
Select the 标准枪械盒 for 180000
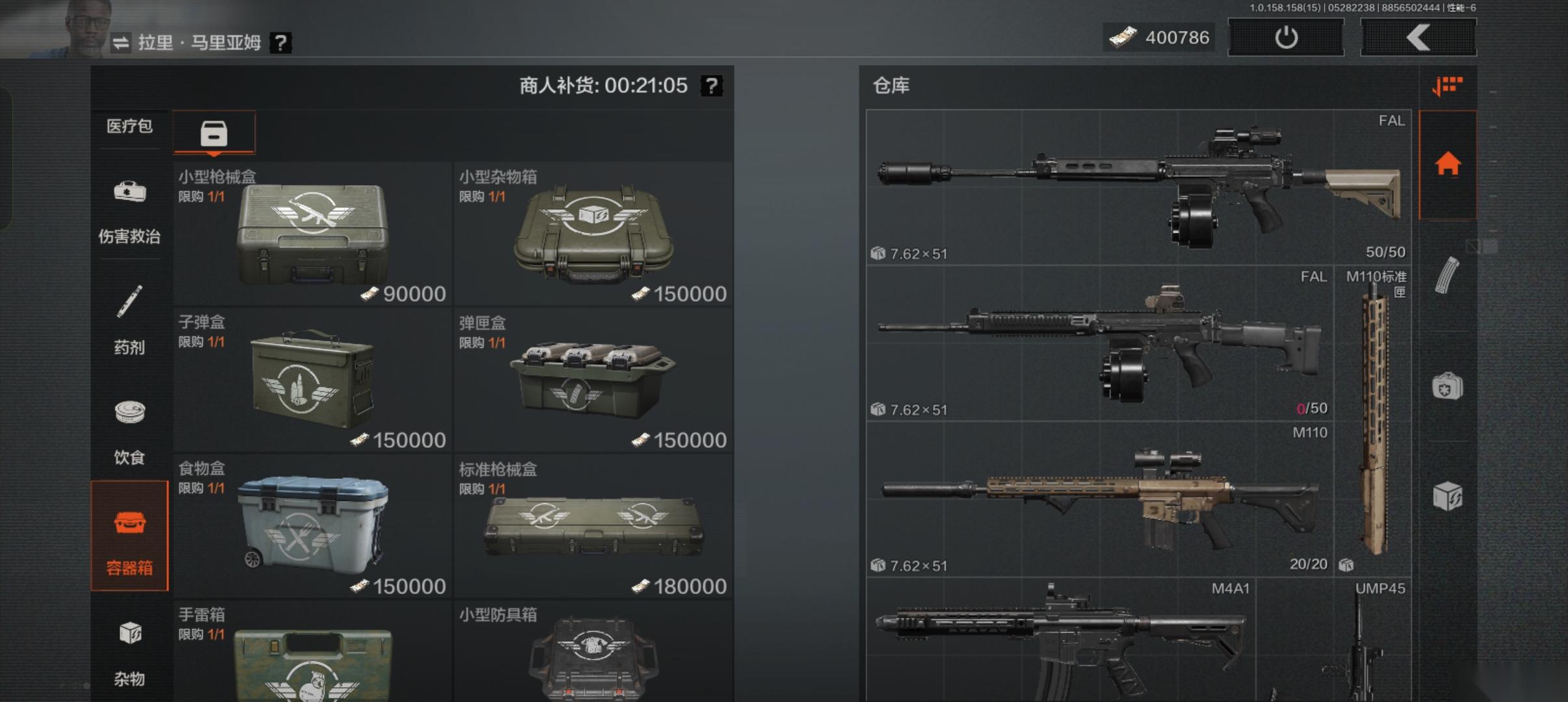(594, 526)
